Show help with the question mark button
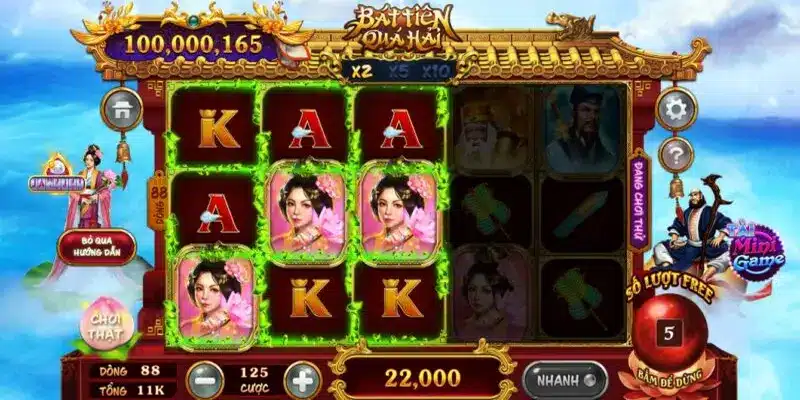 pos(677,155)
